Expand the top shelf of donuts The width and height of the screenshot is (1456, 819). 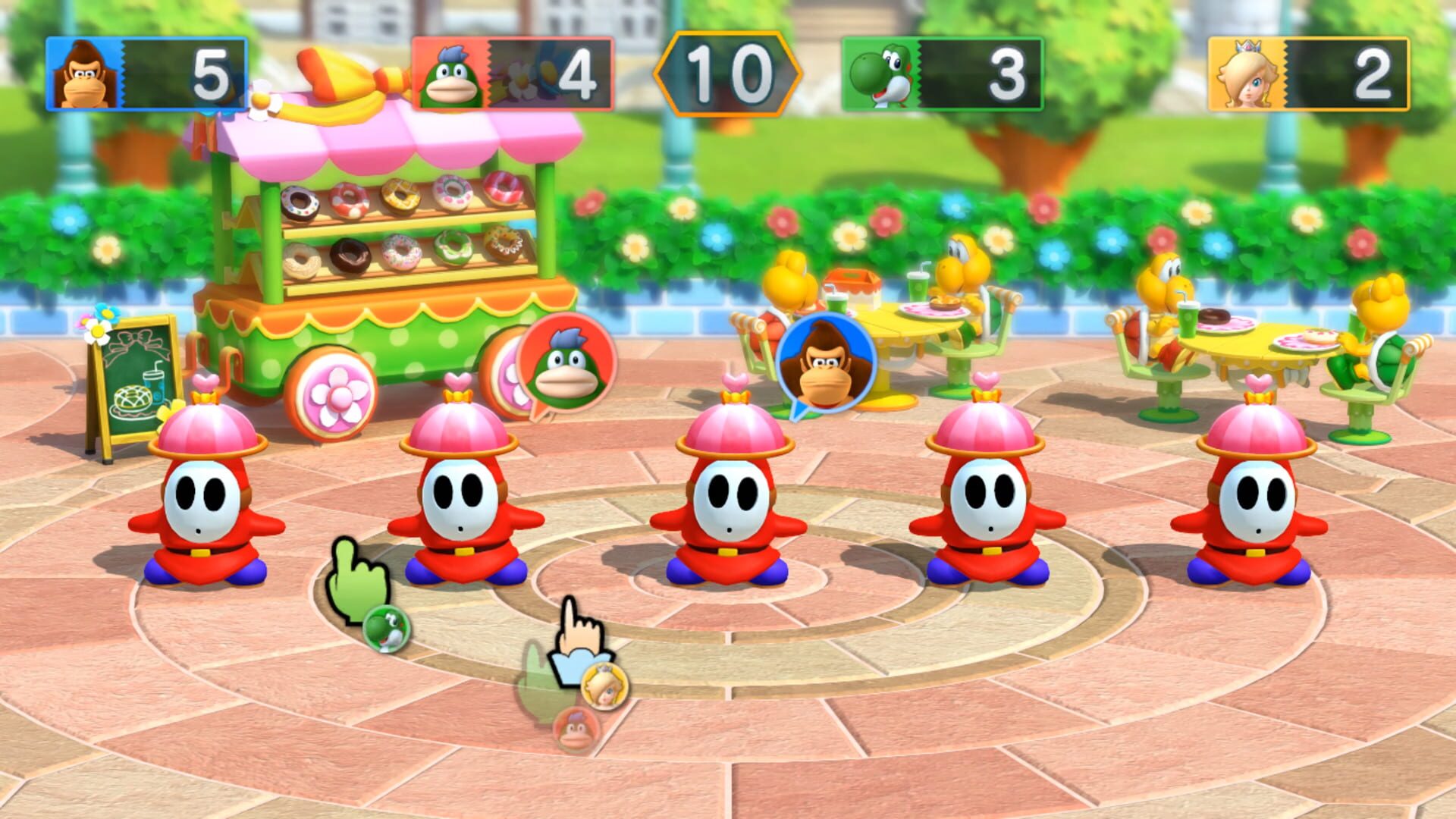tap(394, 196)
